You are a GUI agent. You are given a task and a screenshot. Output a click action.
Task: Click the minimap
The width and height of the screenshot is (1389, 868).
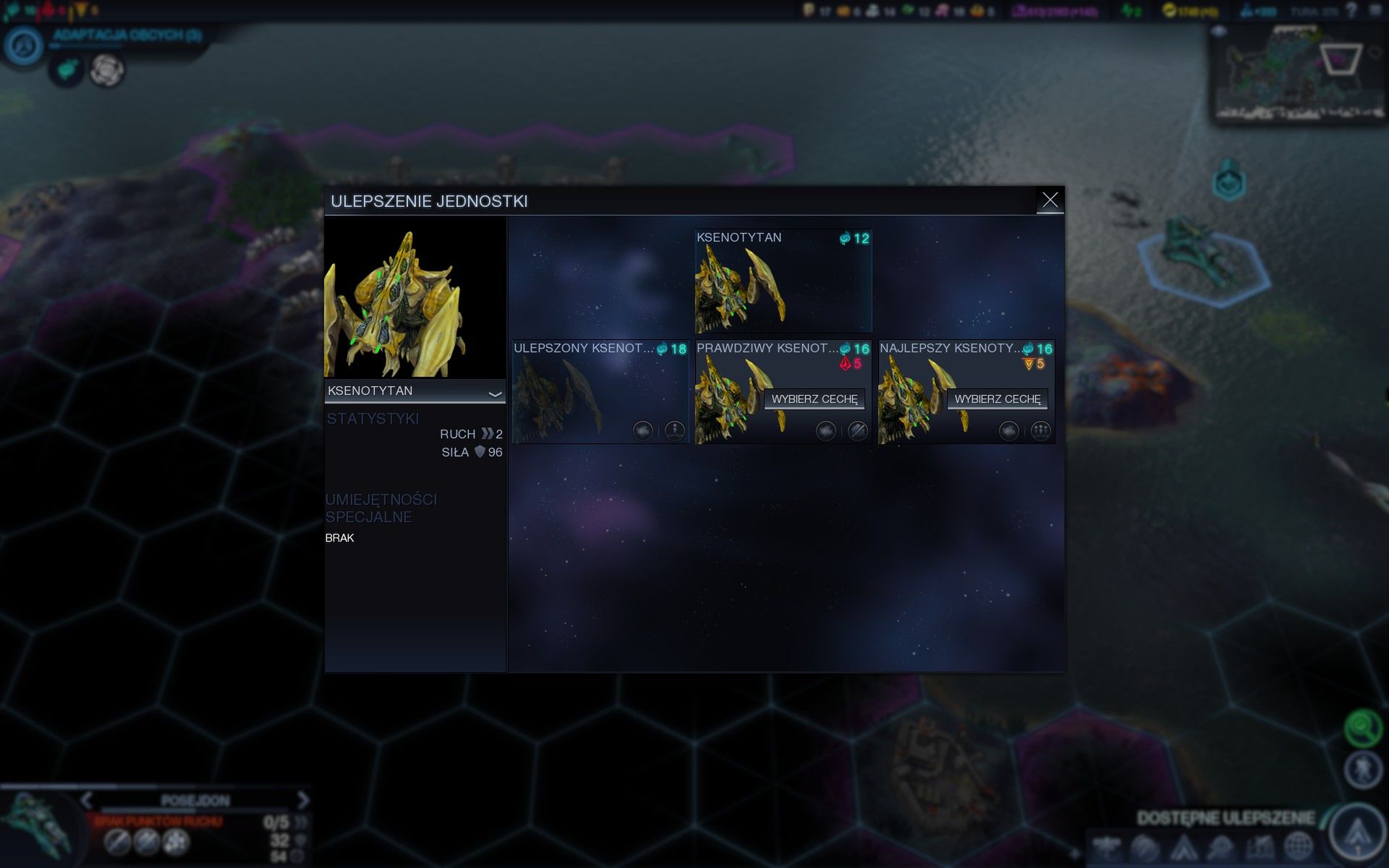1299,75
